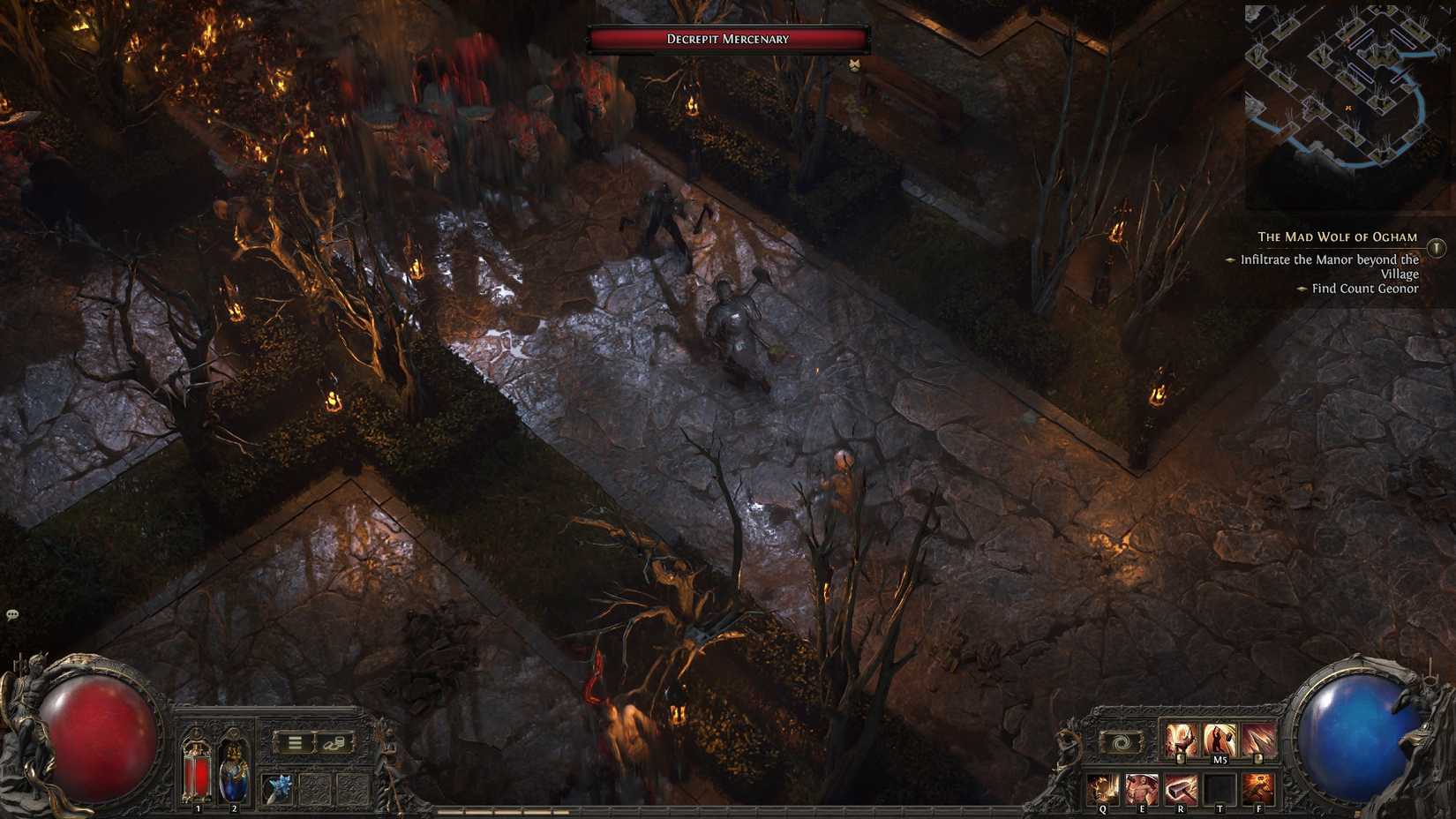Viewport: 1456px width, 819px height.
Task: Click the loot pickup icon beside the menu button
Action: (335, 743)
